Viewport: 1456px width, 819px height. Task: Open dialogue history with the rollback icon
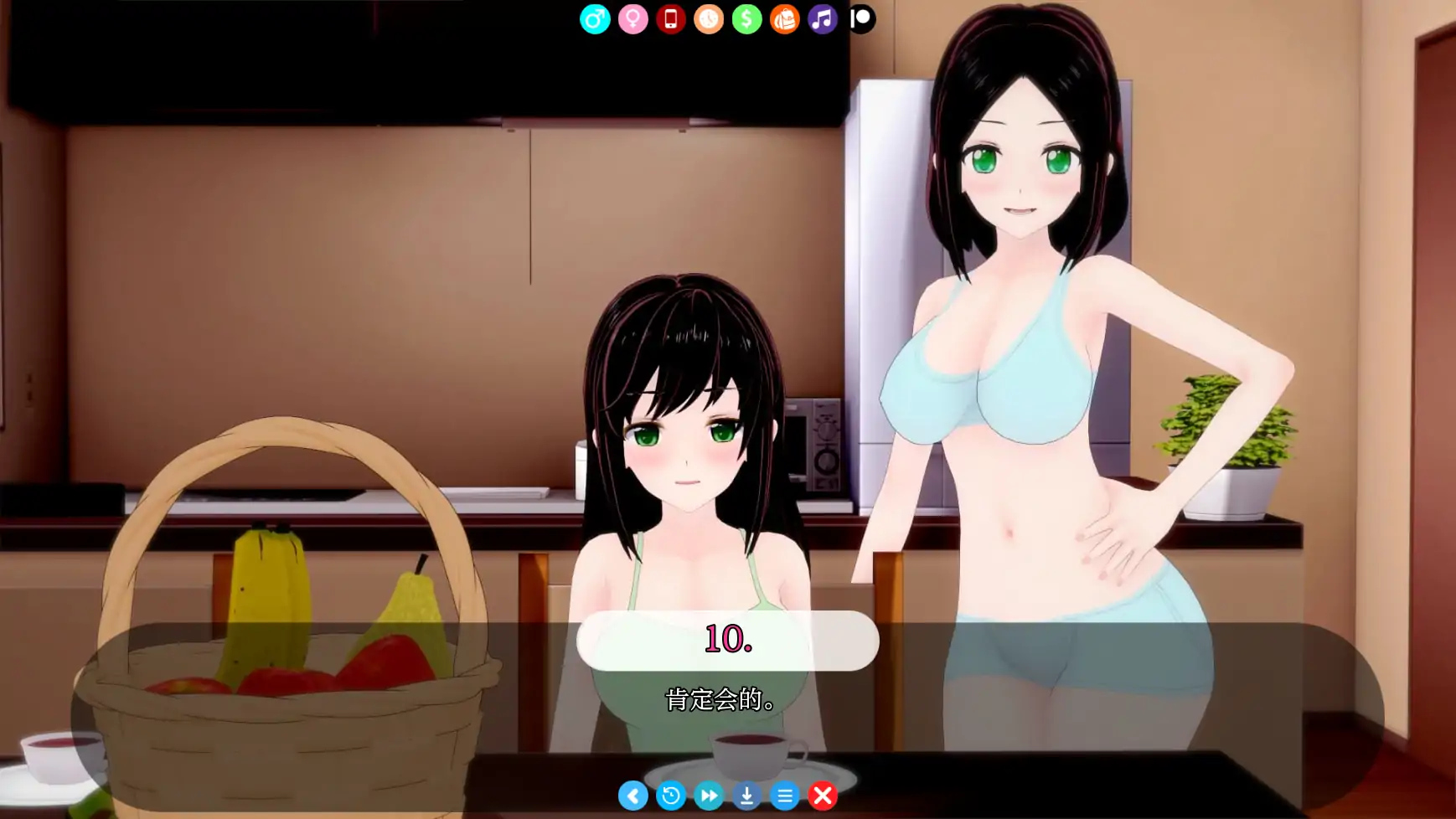pos(672,796)
